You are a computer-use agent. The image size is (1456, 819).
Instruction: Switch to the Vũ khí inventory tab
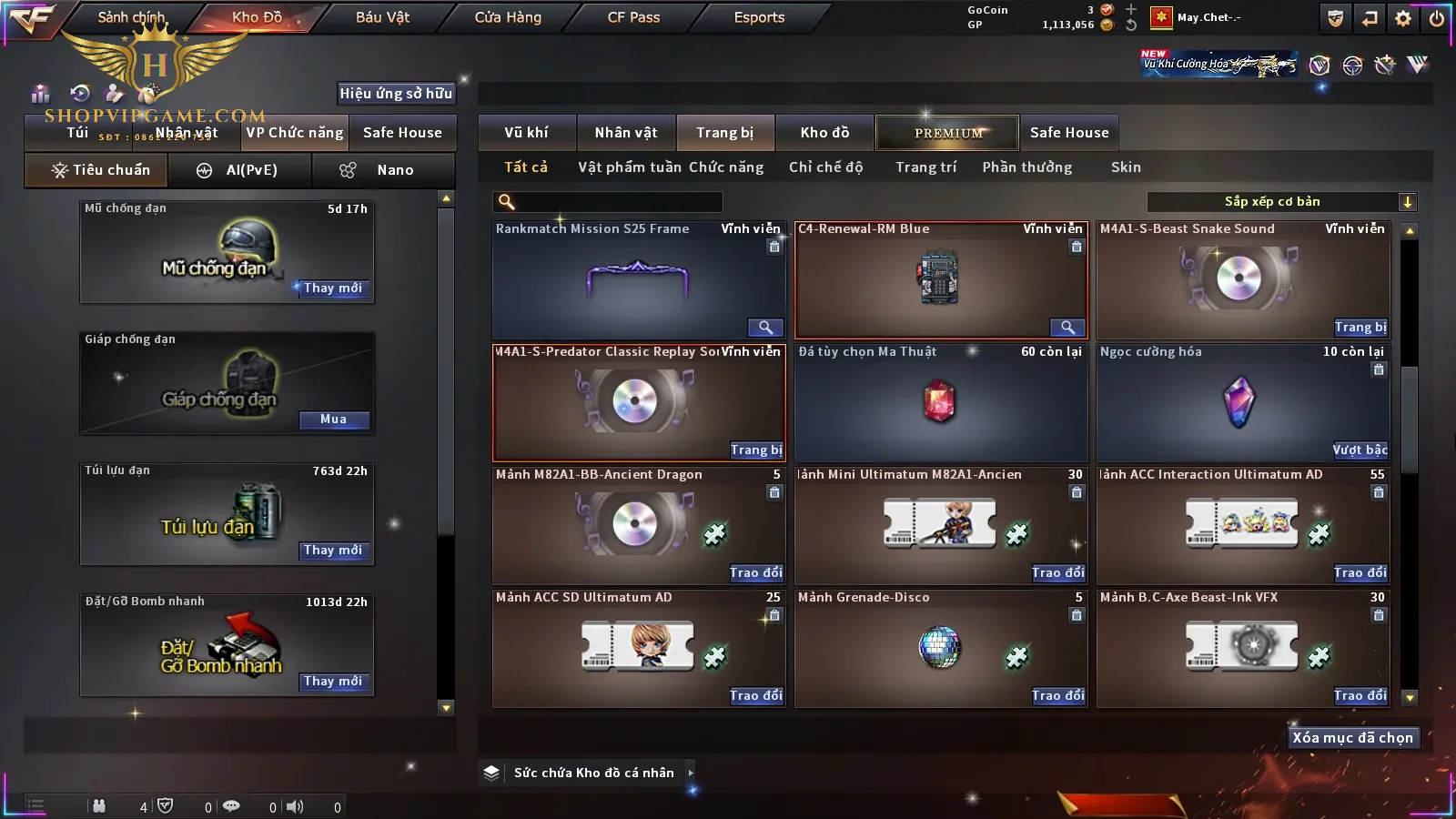point(526,133)
